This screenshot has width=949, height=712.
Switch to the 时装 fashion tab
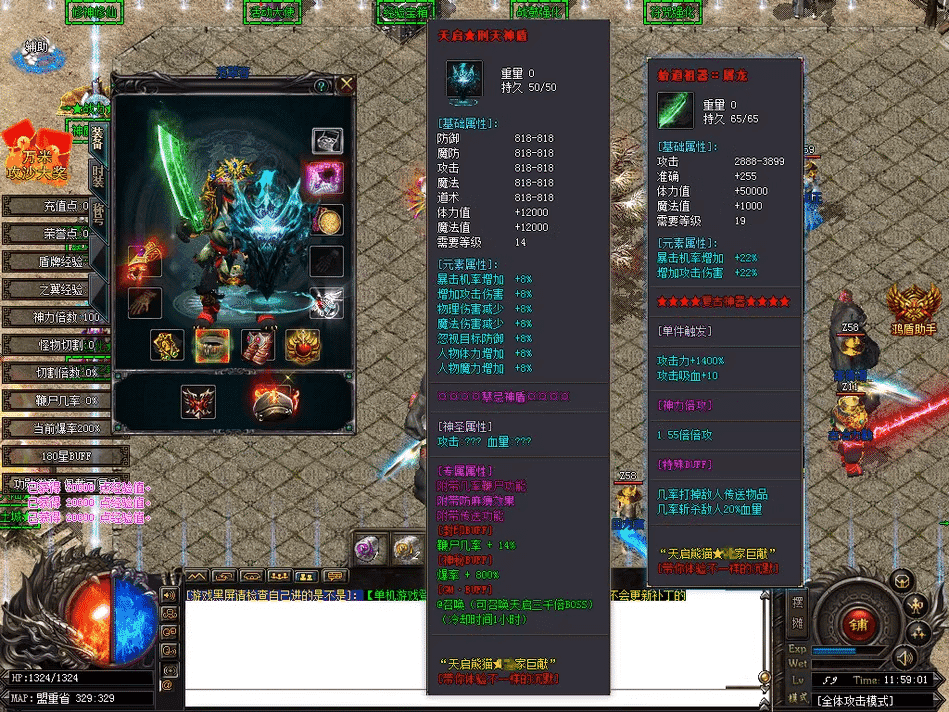click(x=98, y=175)
